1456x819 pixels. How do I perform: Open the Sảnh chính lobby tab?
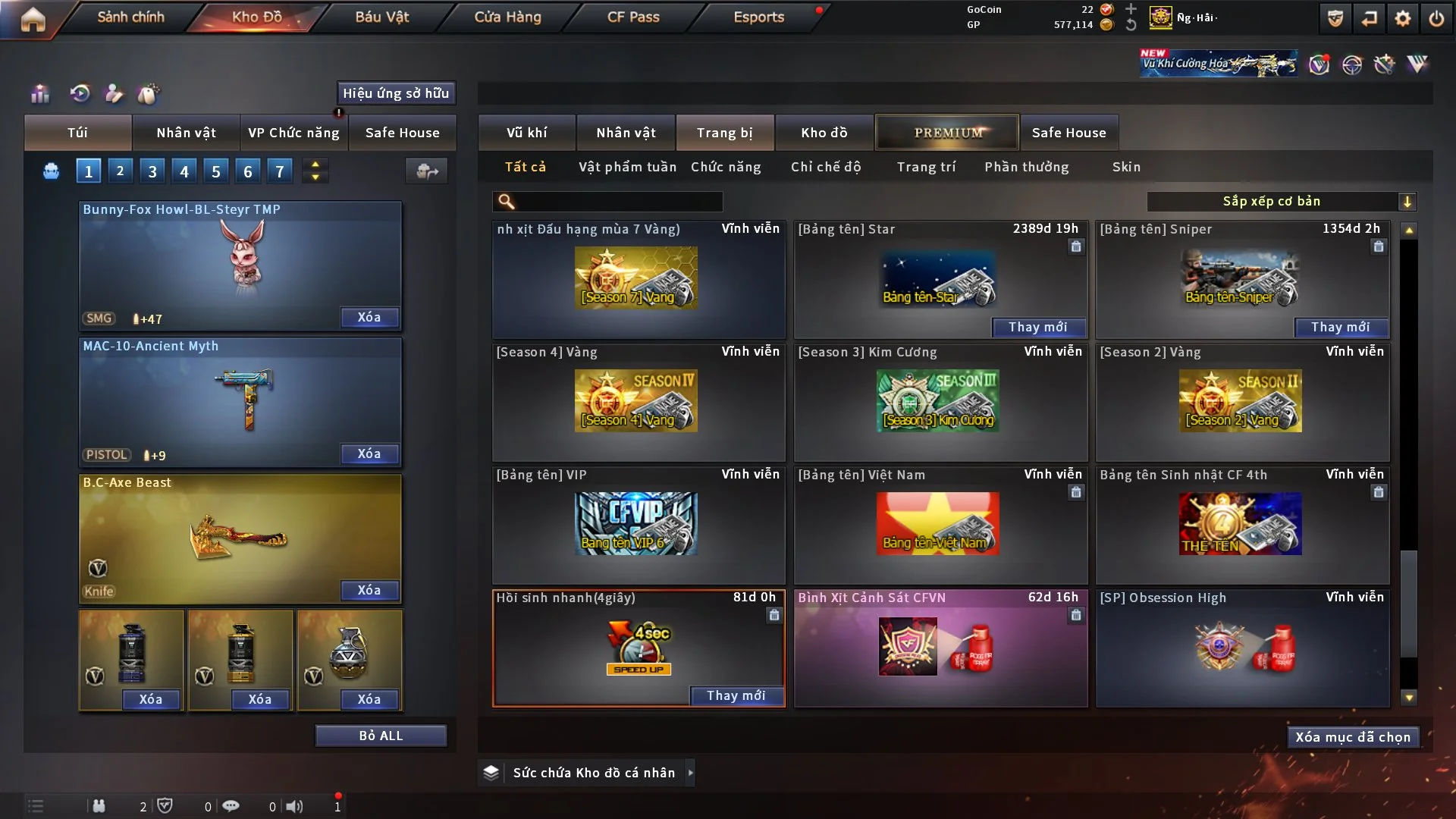coord(130,17)
